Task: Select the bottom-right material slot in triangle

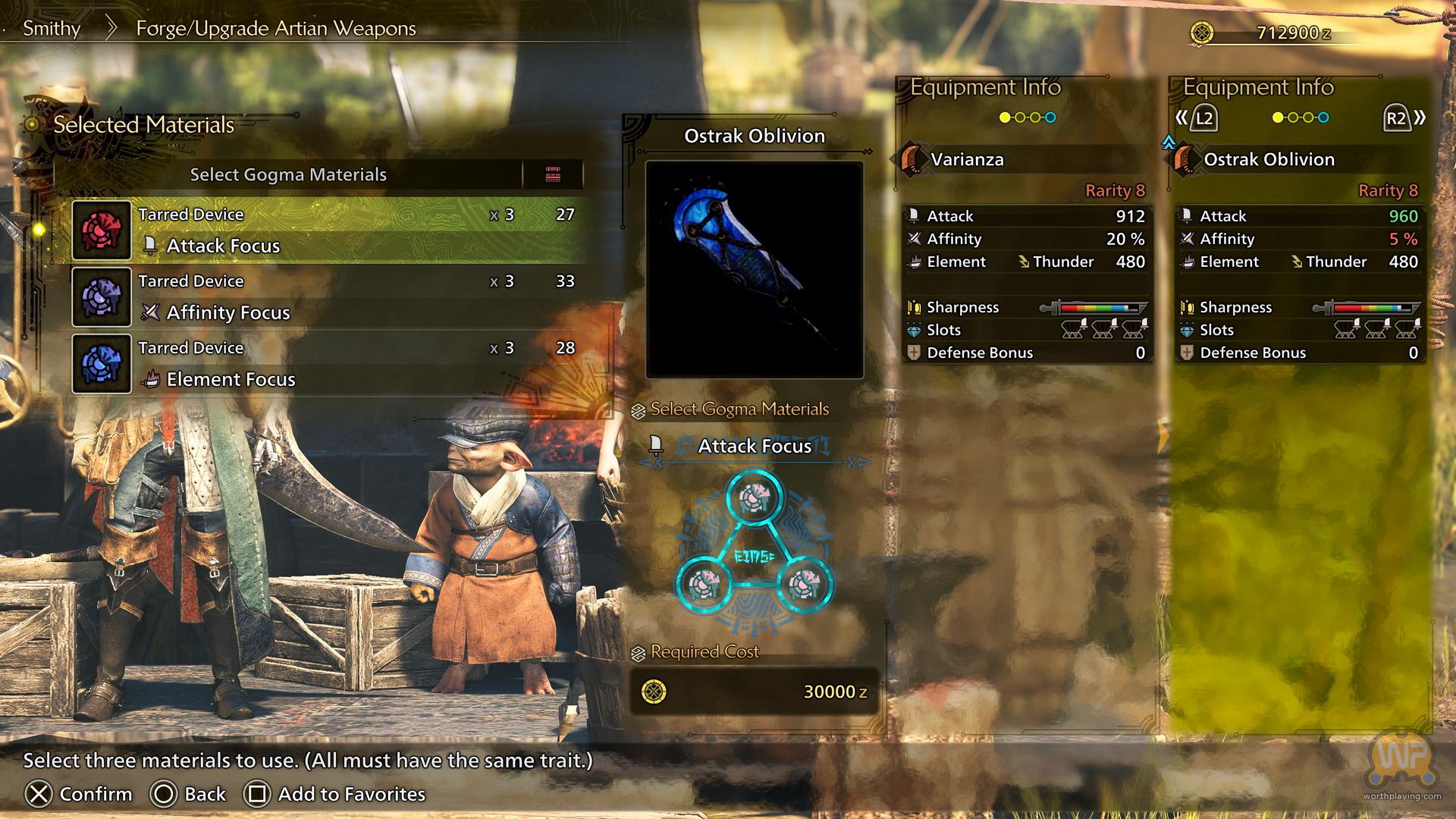Action: 804,585
